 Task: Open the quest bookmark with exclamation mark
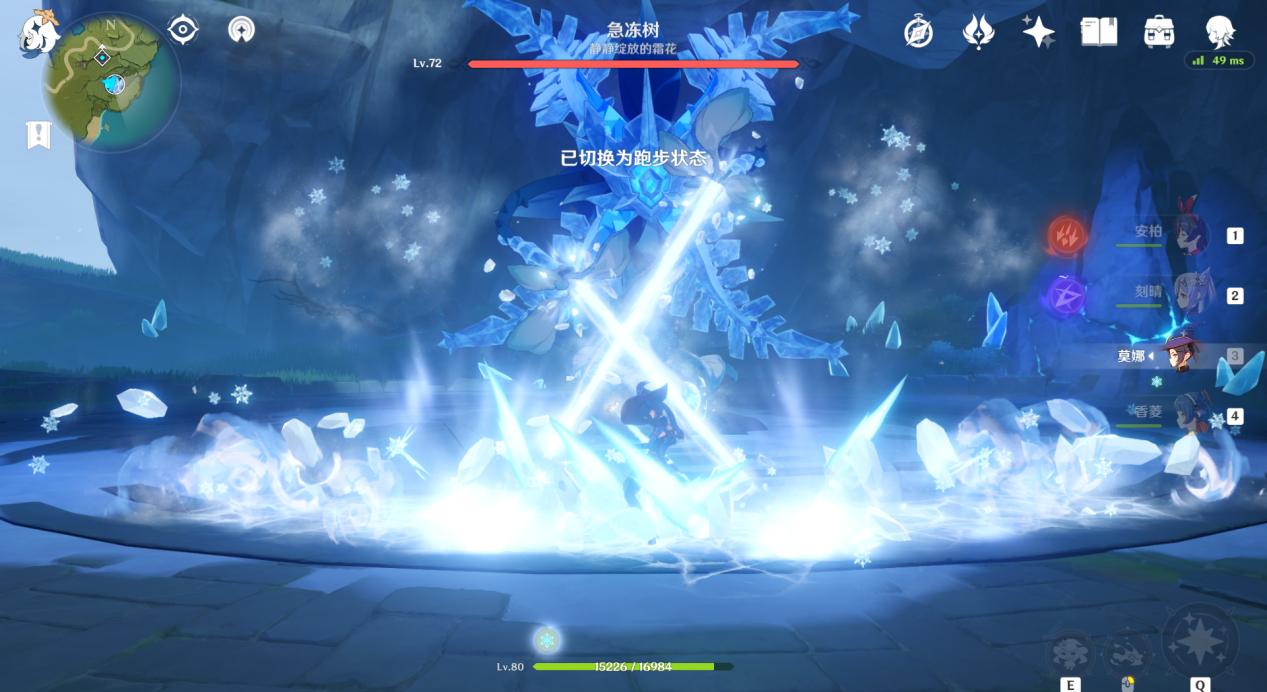click(x=39, y=135)
